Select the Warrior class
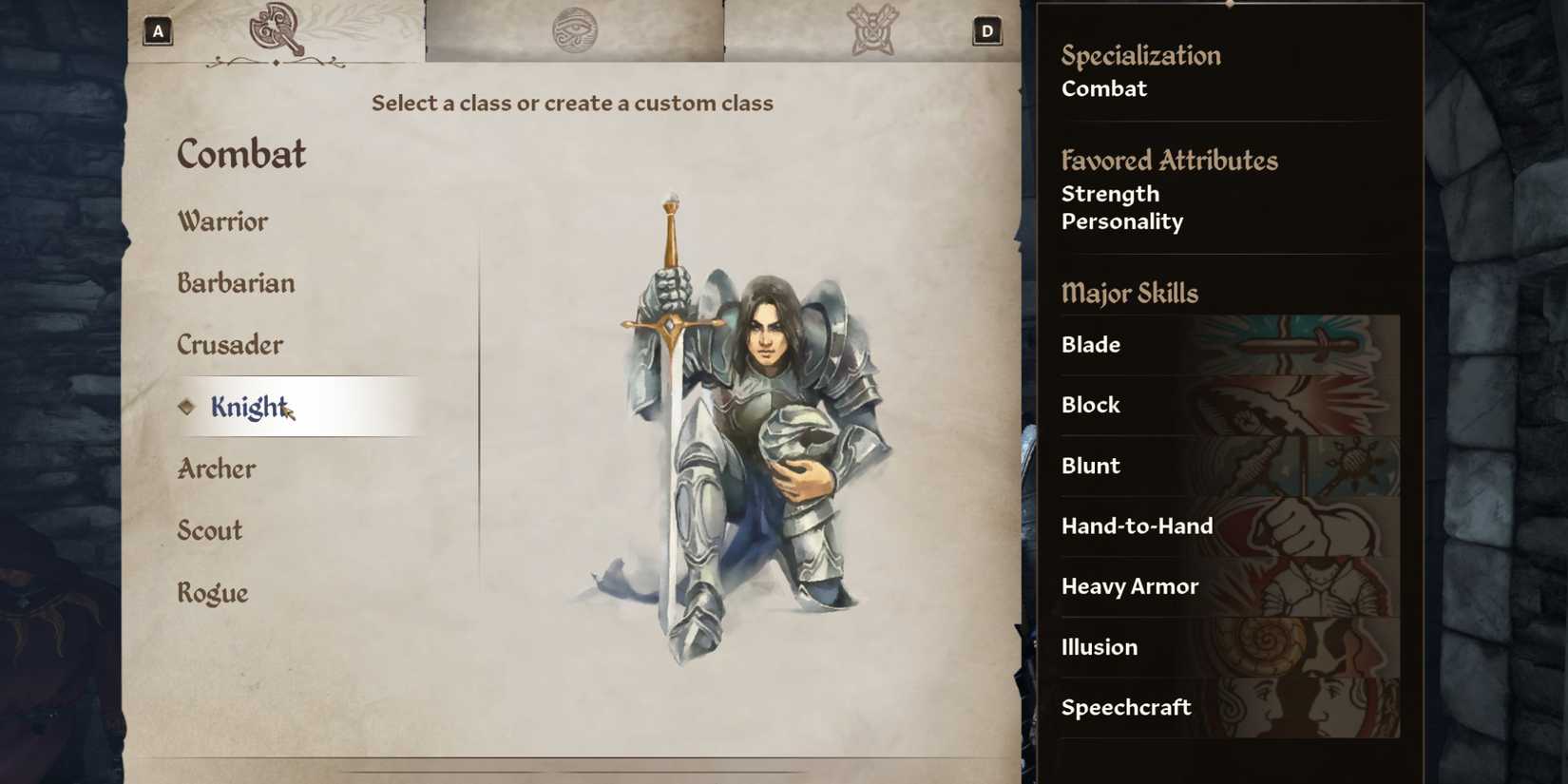1568x784 pixels. pyautogui.click(x=222, y=221)
